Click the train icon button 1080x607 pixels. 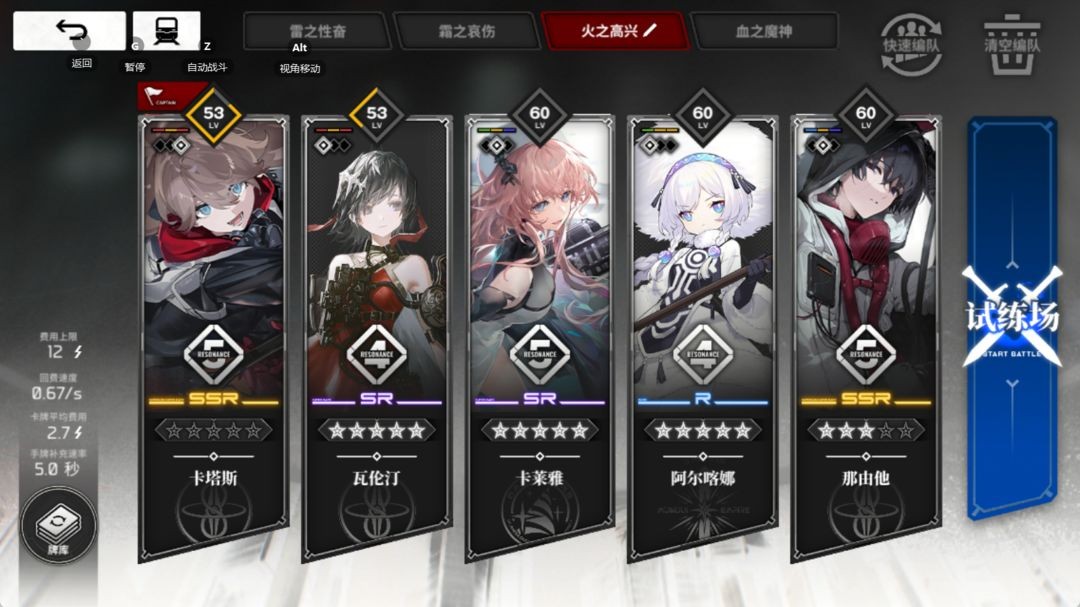[x=166, y=31]
